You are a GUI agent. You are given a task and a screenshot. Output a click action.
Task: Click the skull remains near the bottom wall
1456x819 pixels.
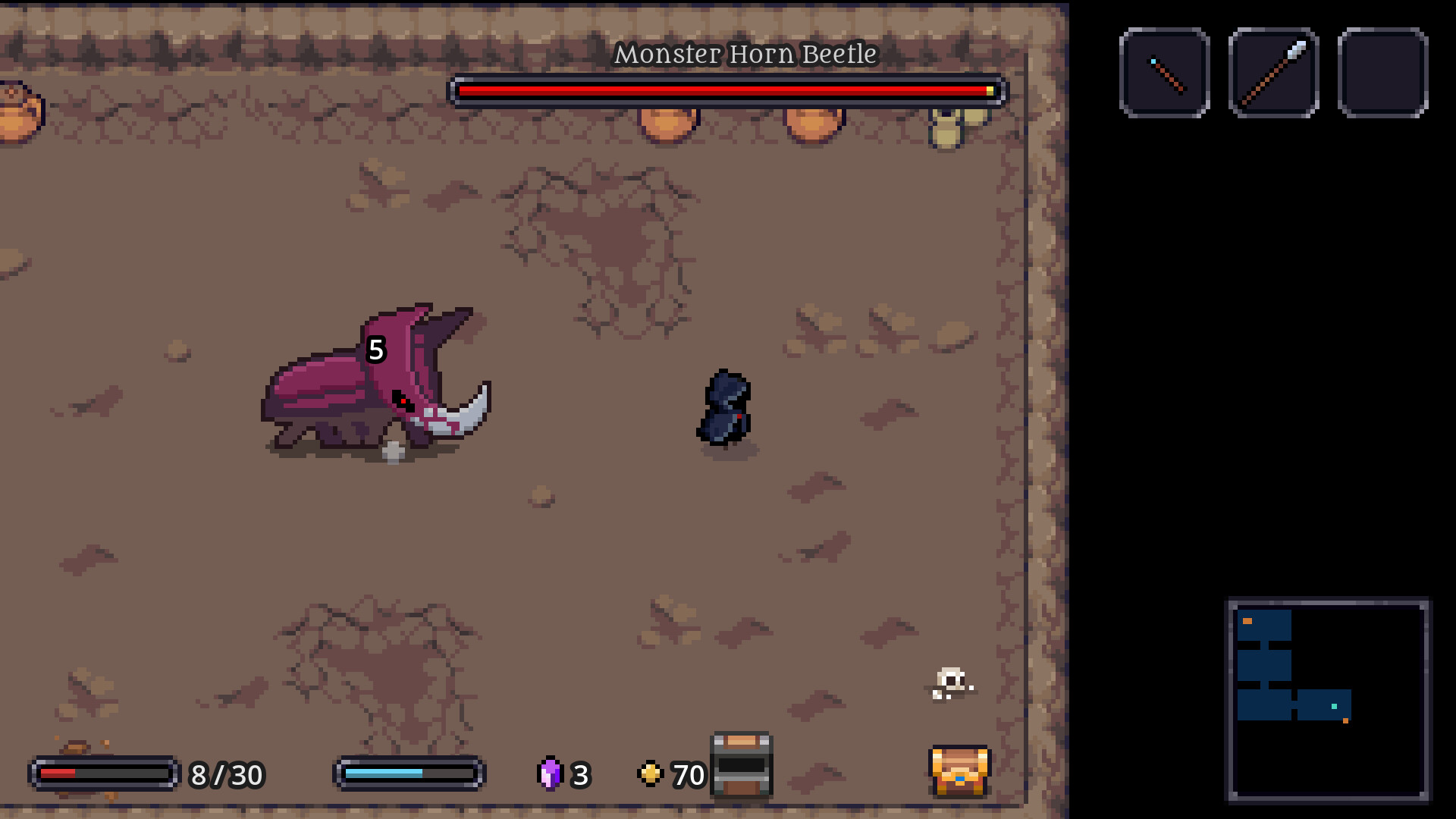coord(949,682)
